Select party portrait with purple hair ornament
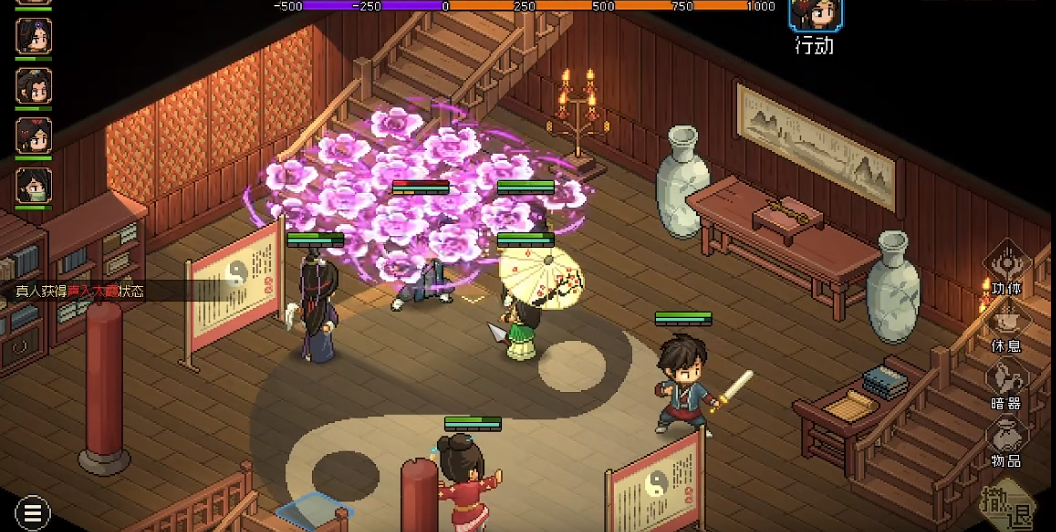The image size is (1056, 532). click(33, 36)
